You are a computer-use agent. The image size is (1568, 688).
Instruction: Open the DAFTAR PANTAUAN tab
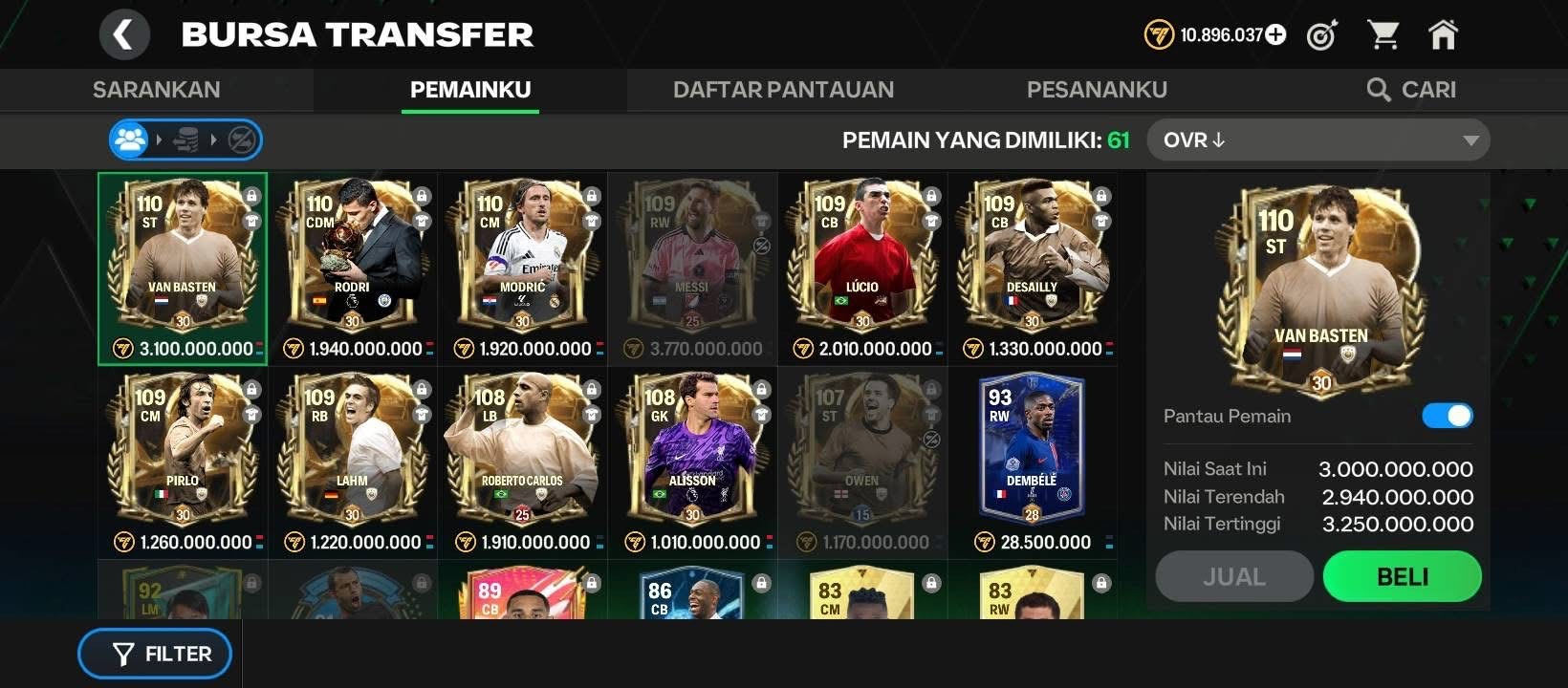(x=783, y=90)
